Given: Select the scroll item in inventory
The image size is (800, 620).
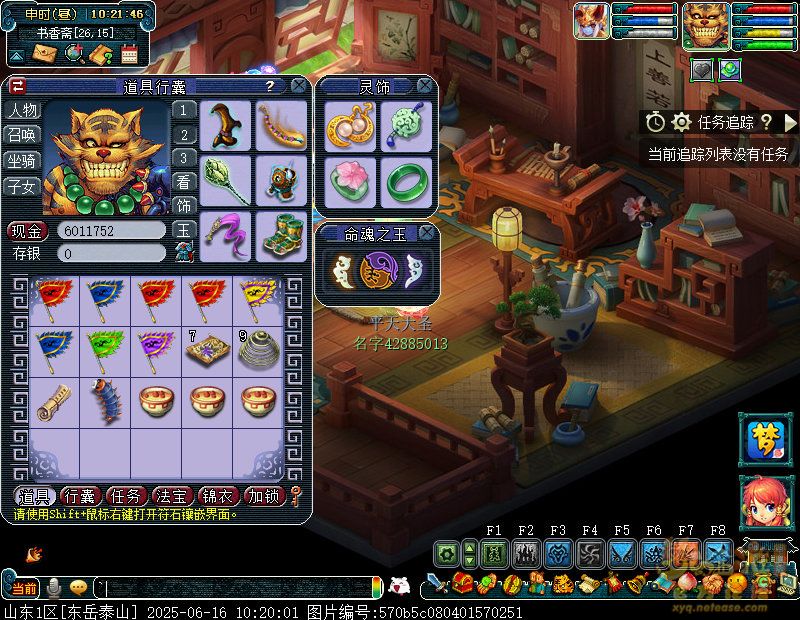Looking at the screenshot, I should coord(52,402).
